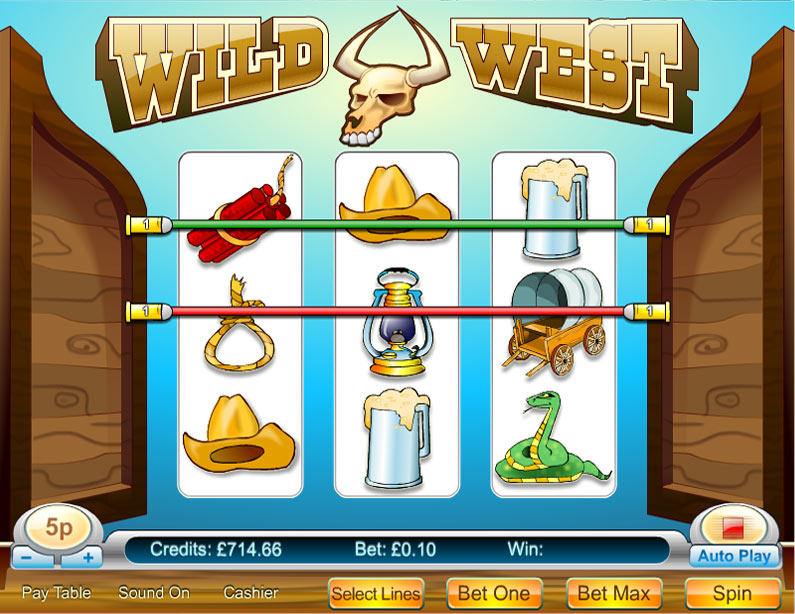The height and width of the screenshot is (614, 795).
Task: Start Auto Play mode
Action: 734,556
